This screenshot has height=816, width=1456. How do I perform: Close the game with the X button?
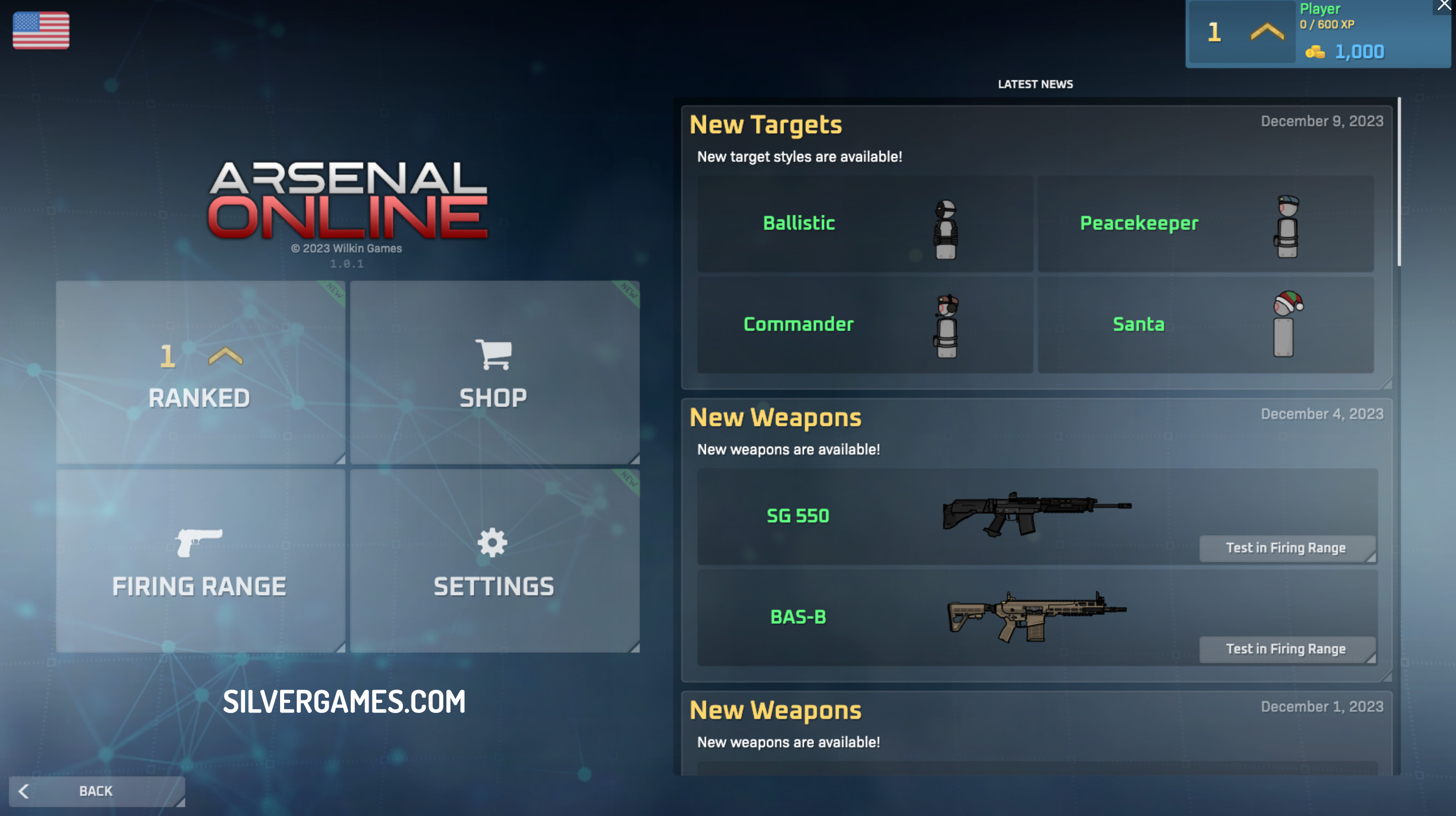[1445, 6]
